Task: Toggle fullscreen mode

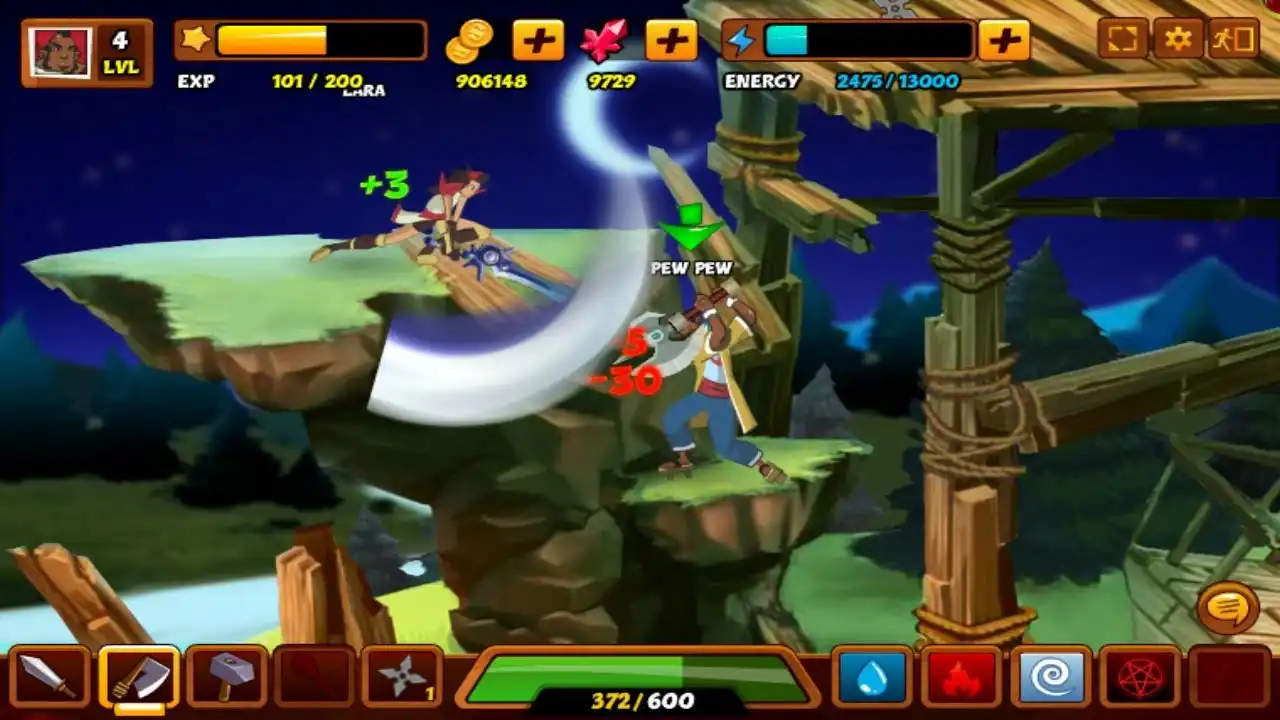Action: click(1123, 40)
